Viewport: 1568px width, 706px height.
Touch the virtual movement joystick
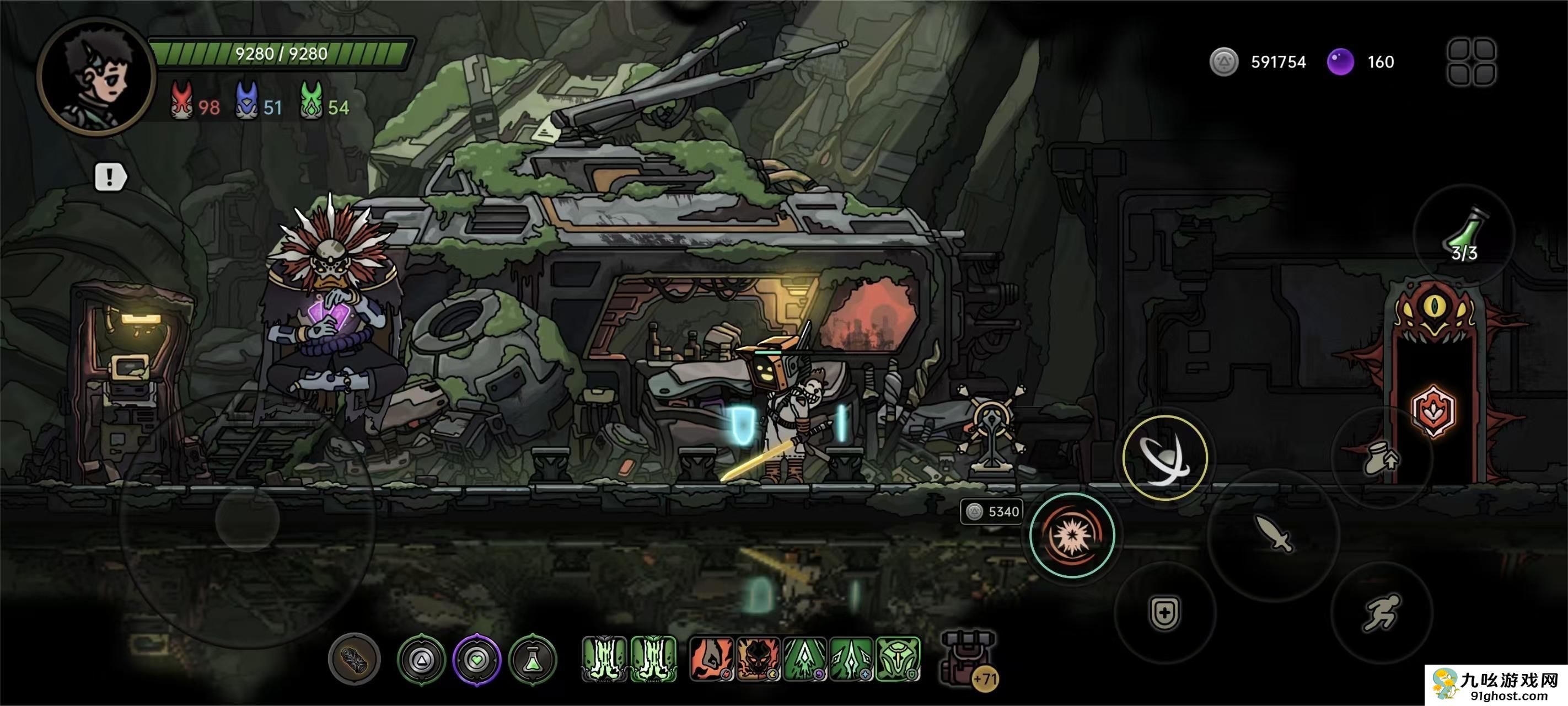point(247,520)
